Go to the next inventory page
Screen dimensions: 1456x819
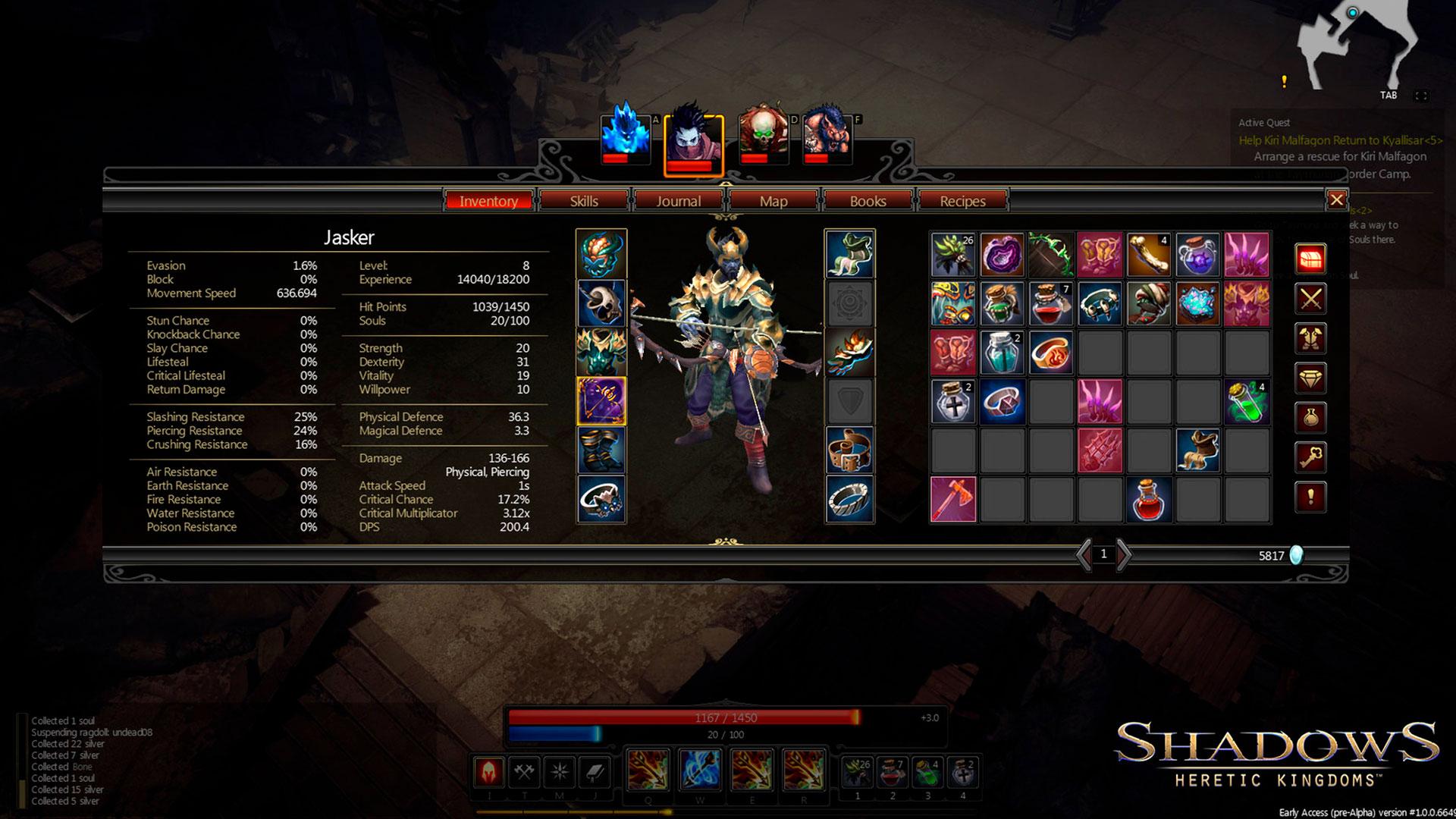point(1124,555)
